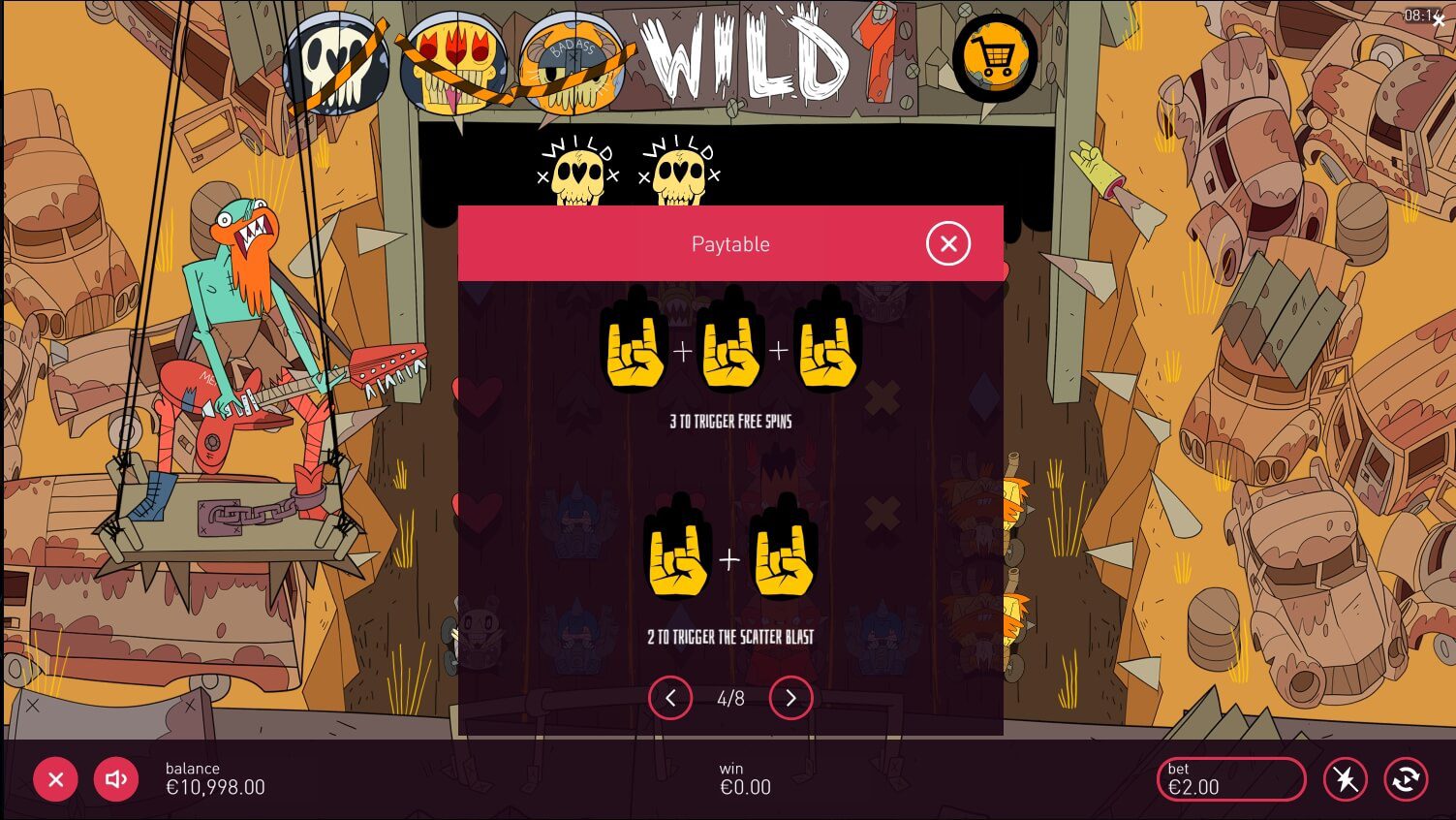This screenshot has width=1456, height=820.
Task: Click the Paytable title header
Action: point(729,243)
